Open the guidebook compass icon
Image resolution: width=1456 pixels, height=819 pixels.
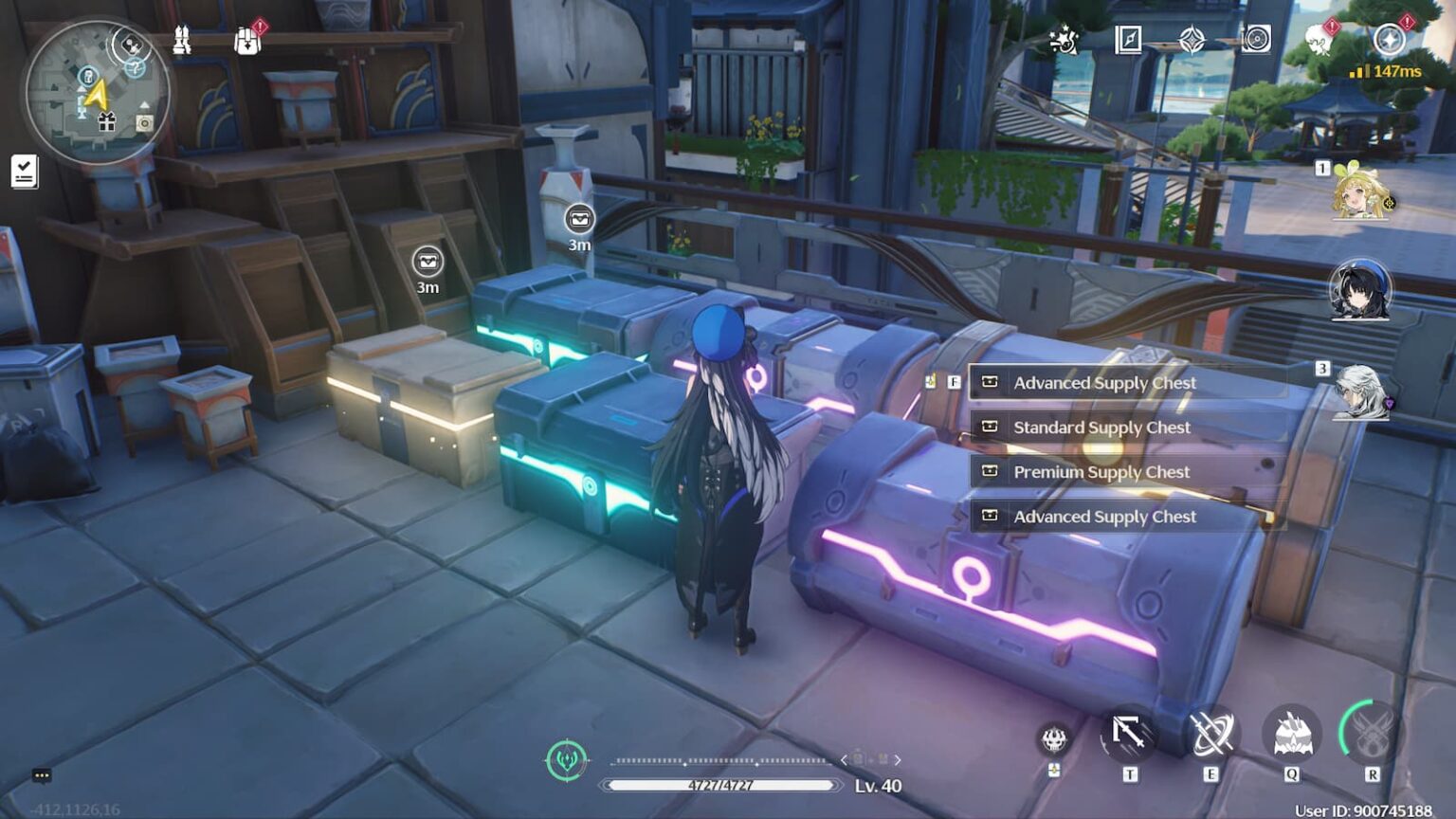pos(1128,40)
